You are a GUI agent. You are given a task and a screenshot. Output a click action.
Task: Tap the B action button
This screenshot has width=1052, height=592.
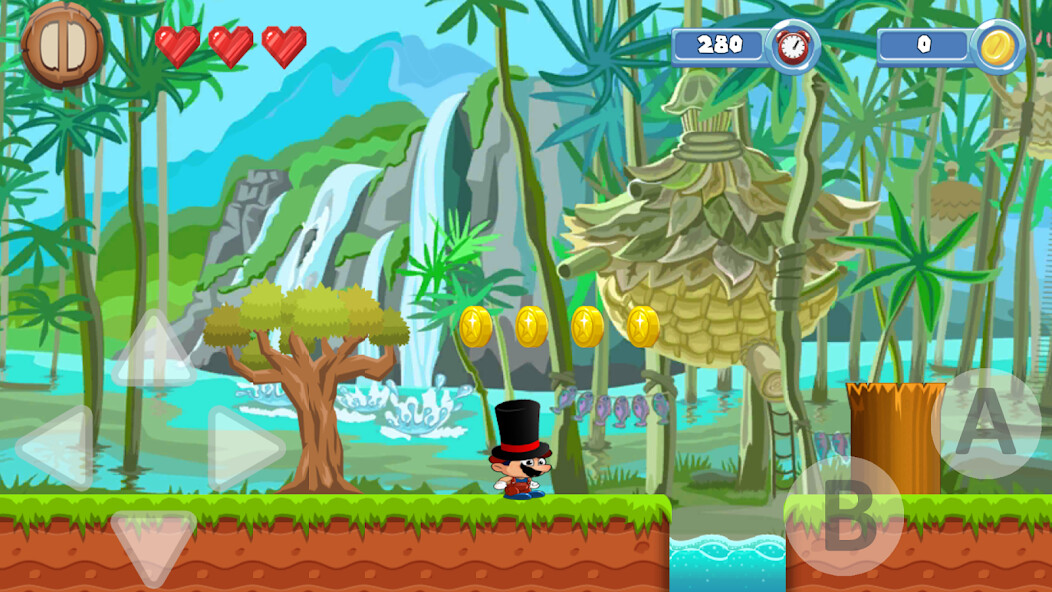click(843, 516)
